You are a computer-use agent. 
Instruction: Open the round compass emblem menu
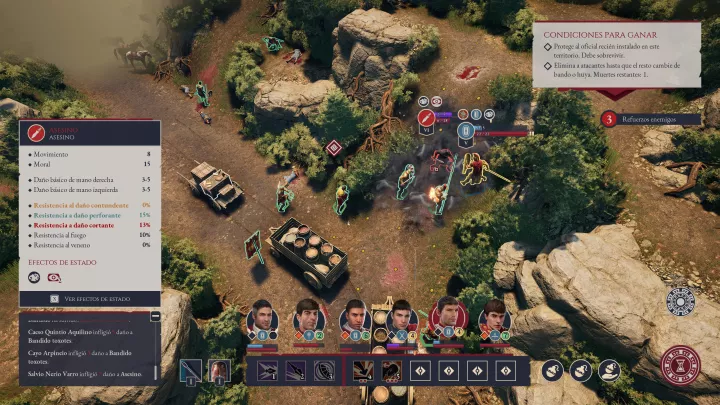(x=681, y=301)
